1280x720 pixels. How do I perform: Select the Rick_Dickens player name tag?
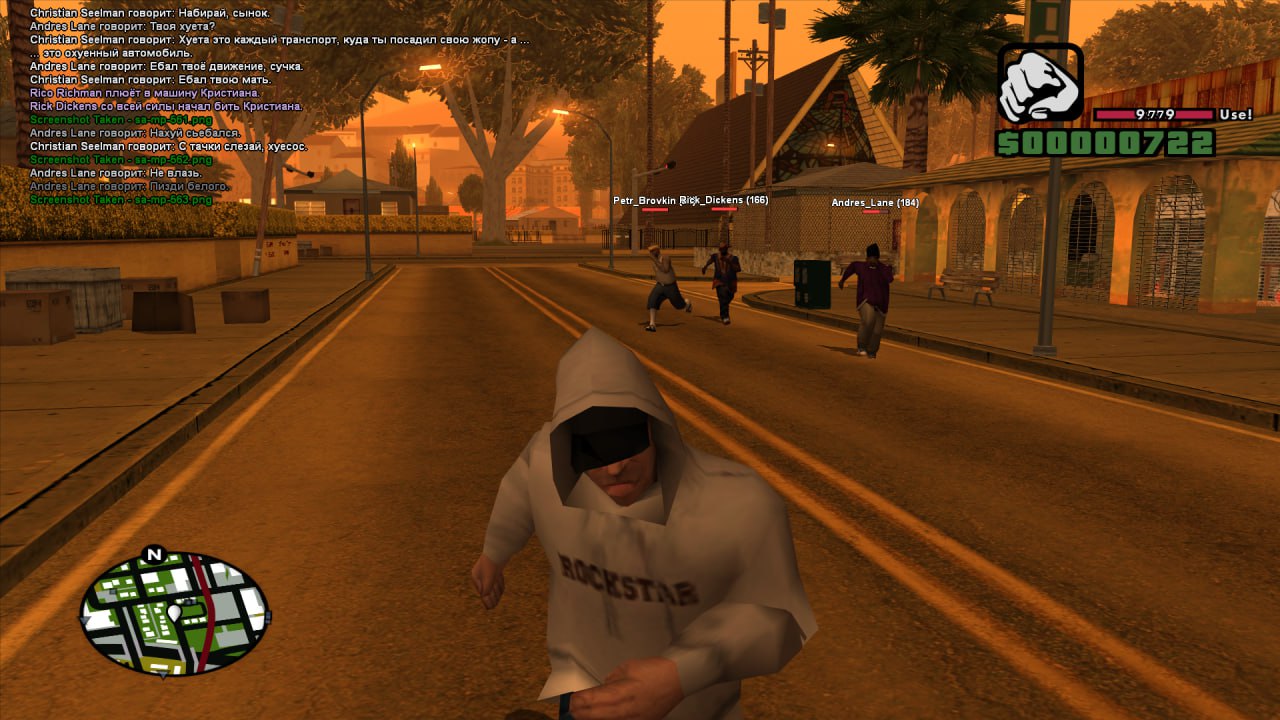[724, 200]
